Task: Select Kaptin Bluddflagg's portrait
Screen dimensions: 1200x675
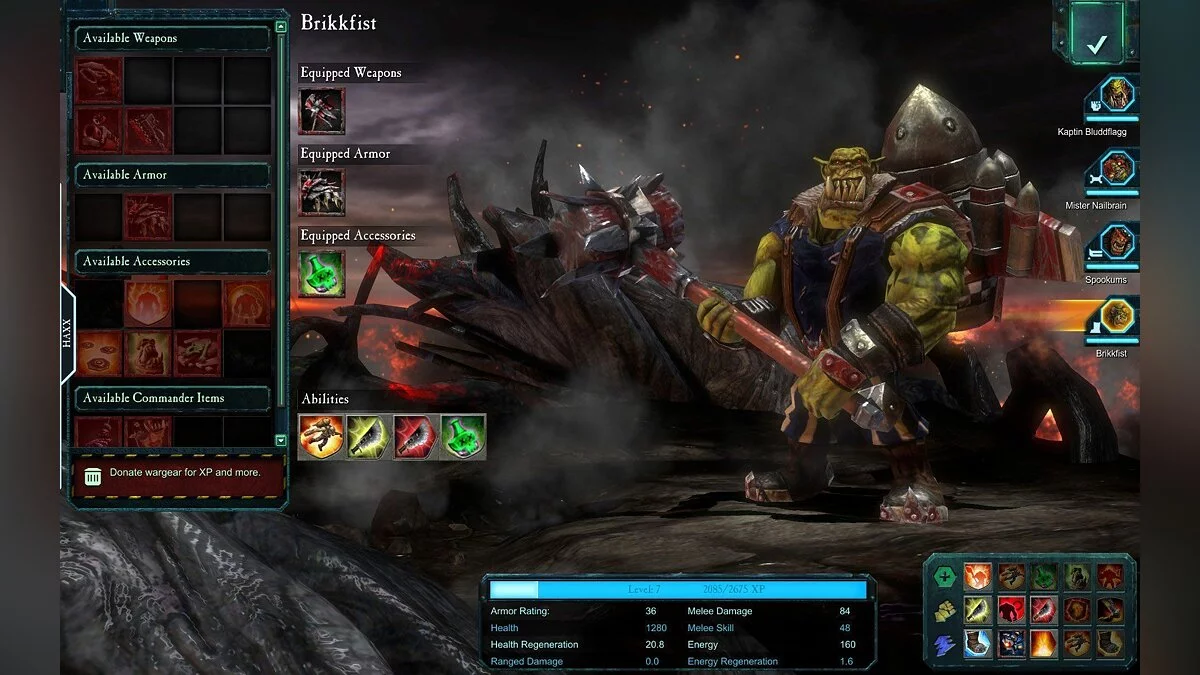Action: pos(1115,96)
